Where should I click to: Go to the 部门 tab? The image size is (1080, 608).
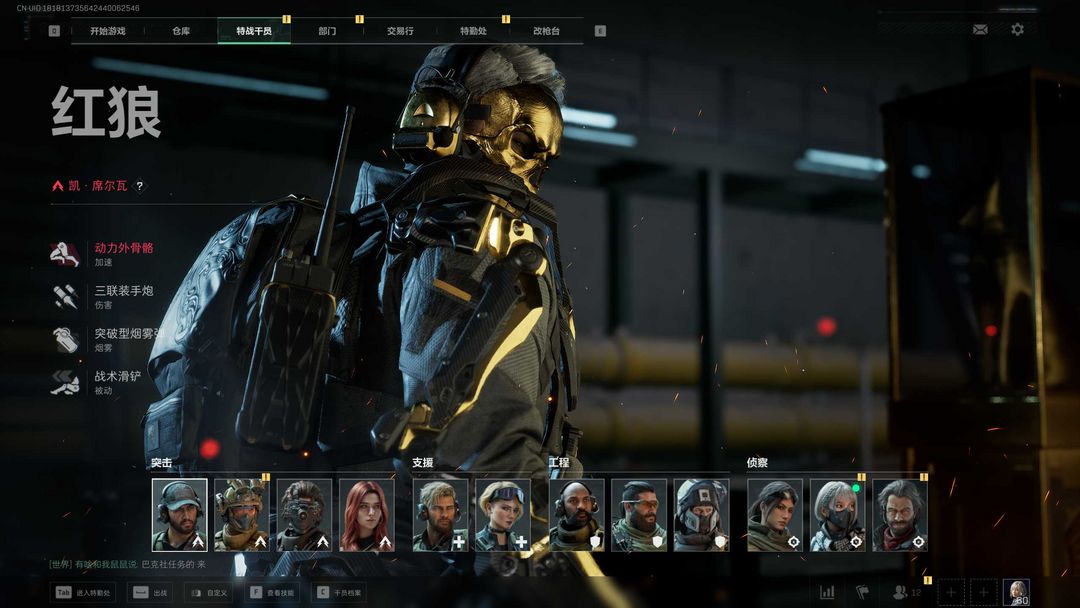click(x=327, y=31)
